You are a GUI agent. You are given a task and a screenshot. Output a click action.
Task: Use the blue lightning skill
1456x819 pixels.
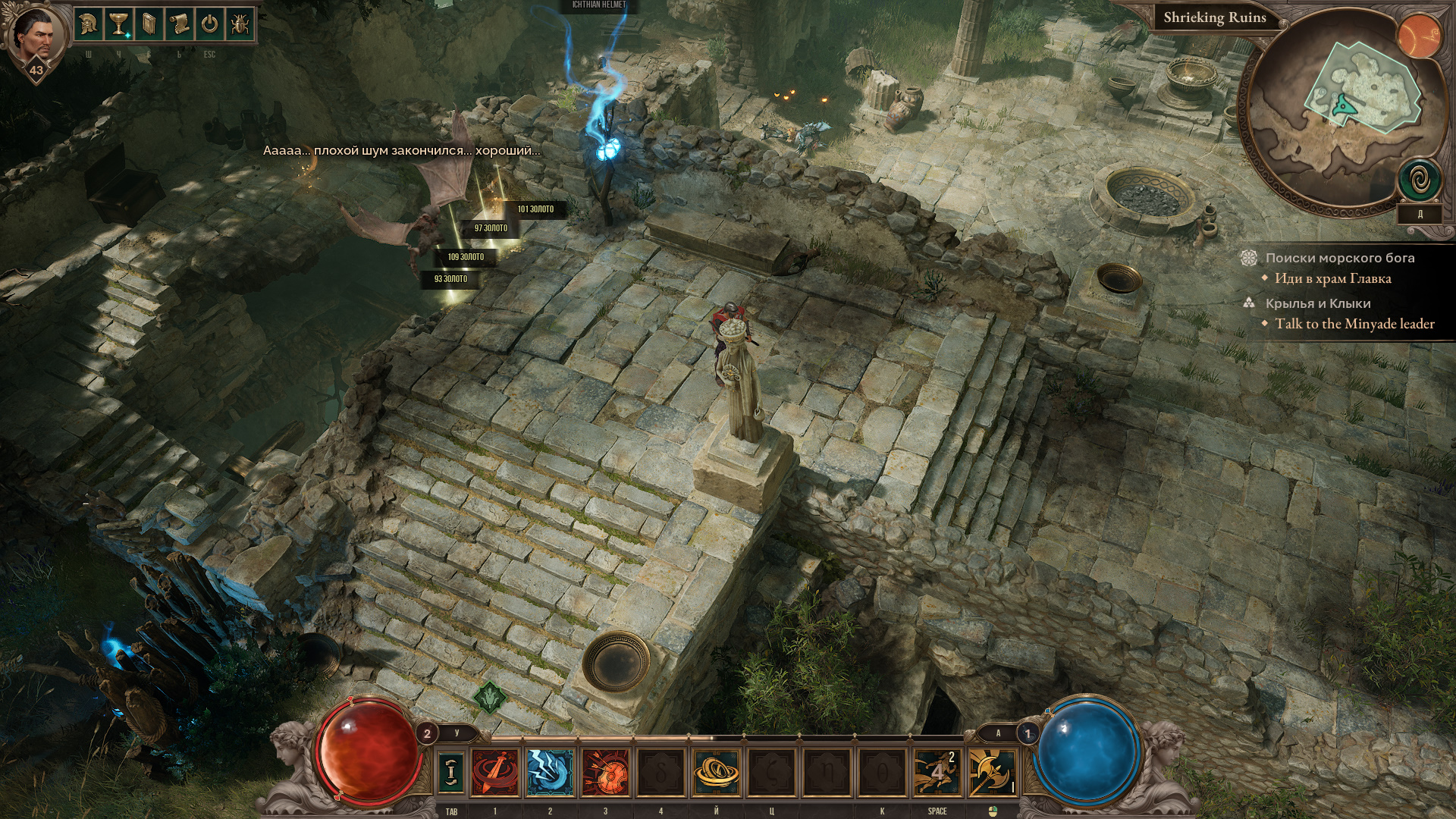coord(550,772)
